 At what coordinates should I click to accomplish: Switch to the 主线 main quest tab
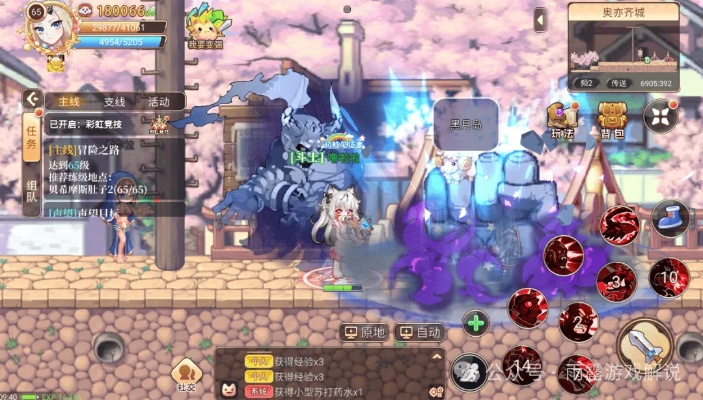tap(68, 102)
